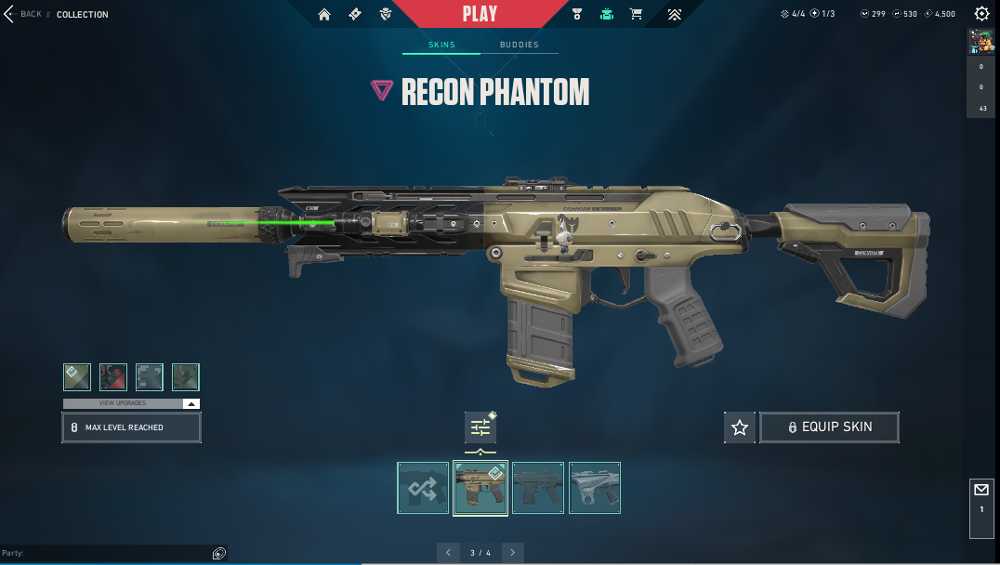Go to the previous skin page arrow

click(448, 552)
